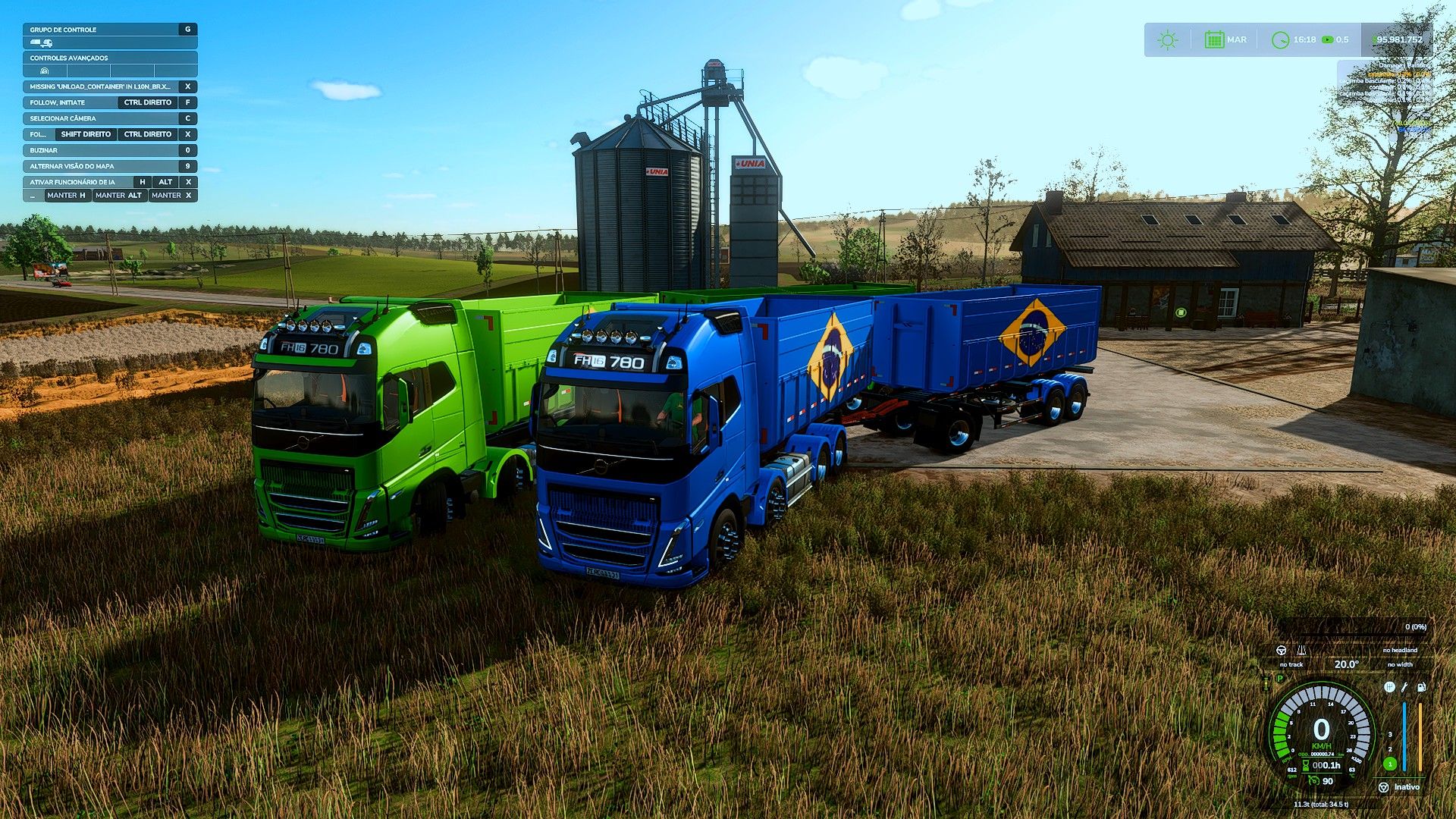This screenshot has height=819, width=1456.
Task: Click the wrench damage icon
Action: click(1404, 687)
